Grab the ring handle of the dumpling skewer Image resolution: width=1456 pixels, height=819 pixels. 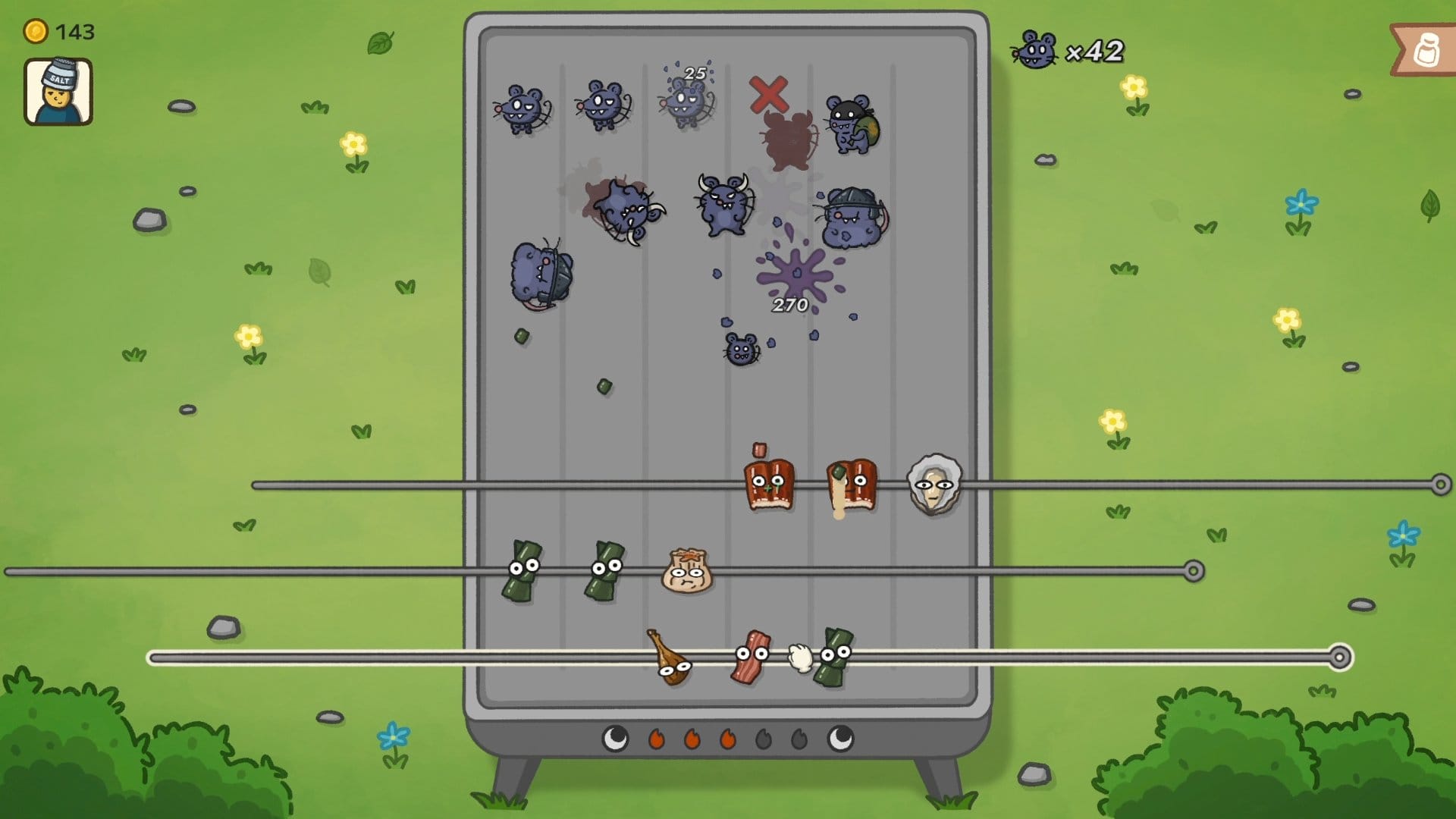(1194, 570)
